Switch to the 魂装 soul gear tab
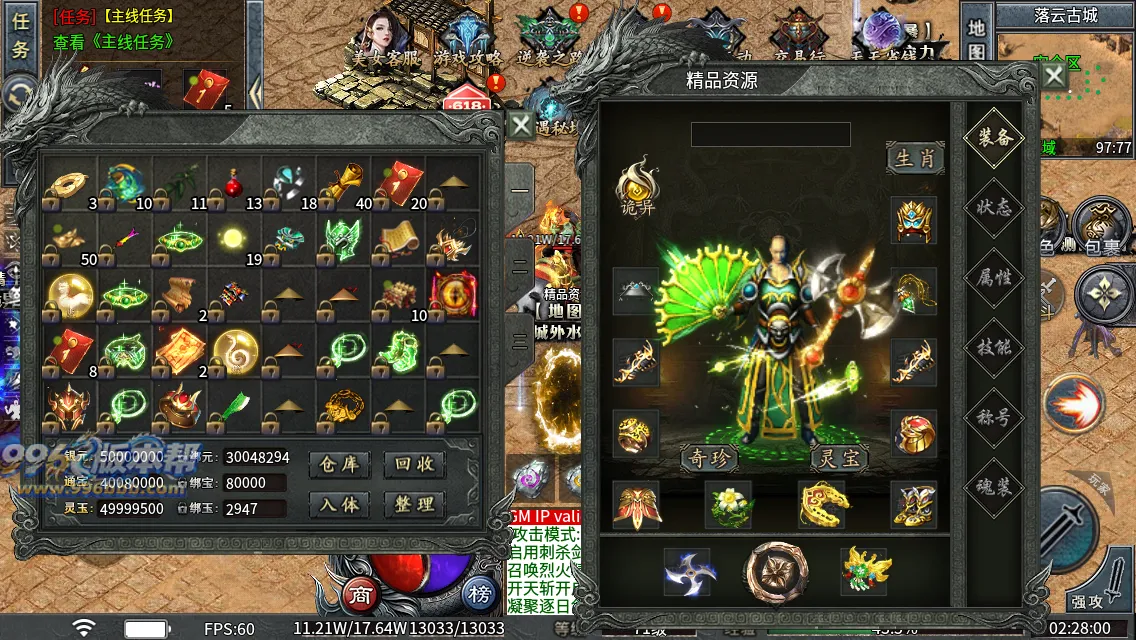Image resolution: width=1136 pixels, height=640 pixels. point(993,486)
